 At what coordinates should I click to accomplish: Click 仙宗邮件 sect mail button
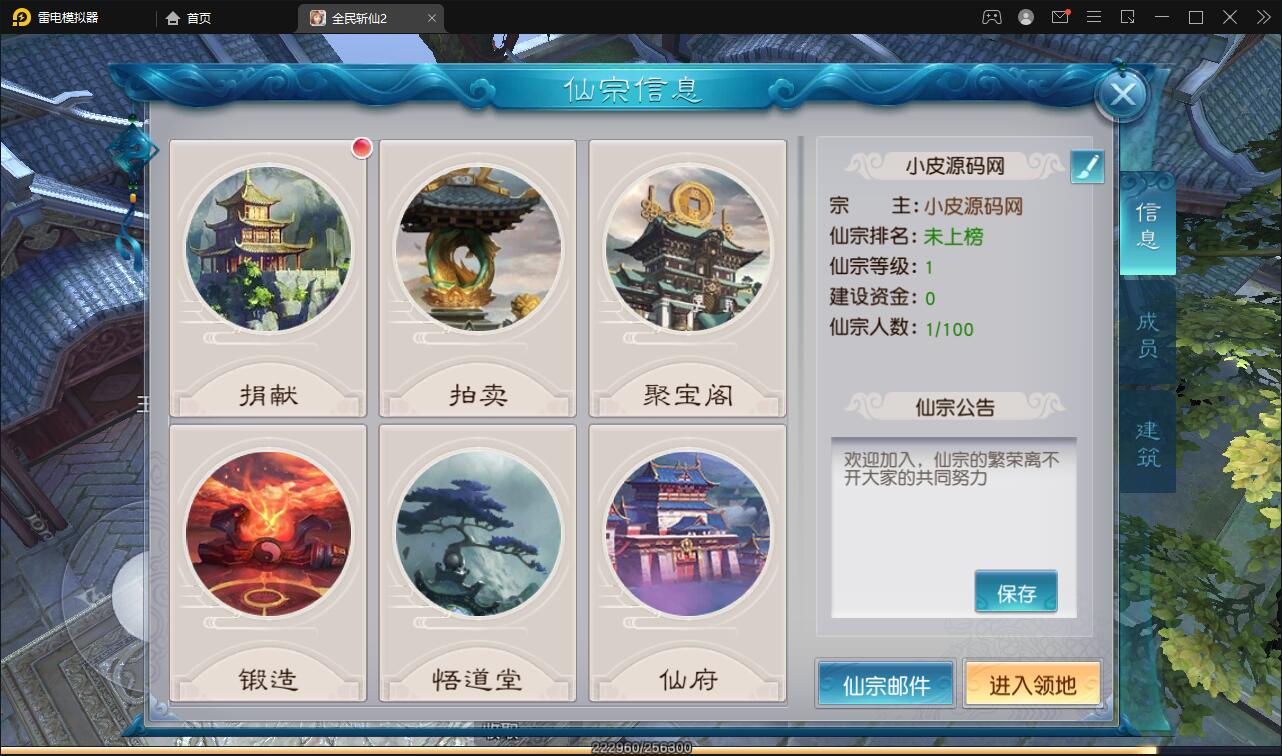pos(884,683)
